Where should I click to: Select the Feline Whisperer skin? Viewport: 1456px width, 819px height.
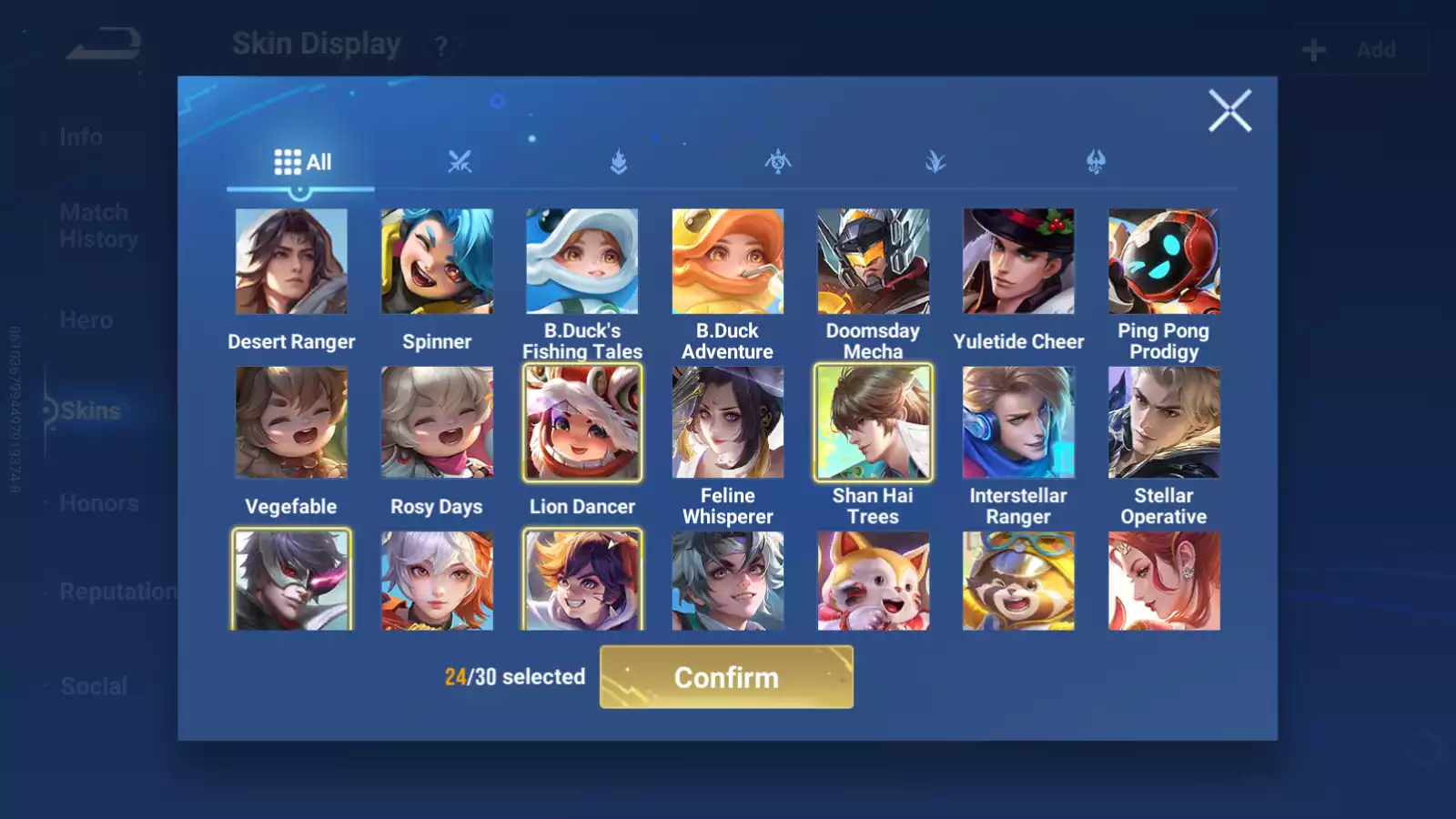pos(727,422)
